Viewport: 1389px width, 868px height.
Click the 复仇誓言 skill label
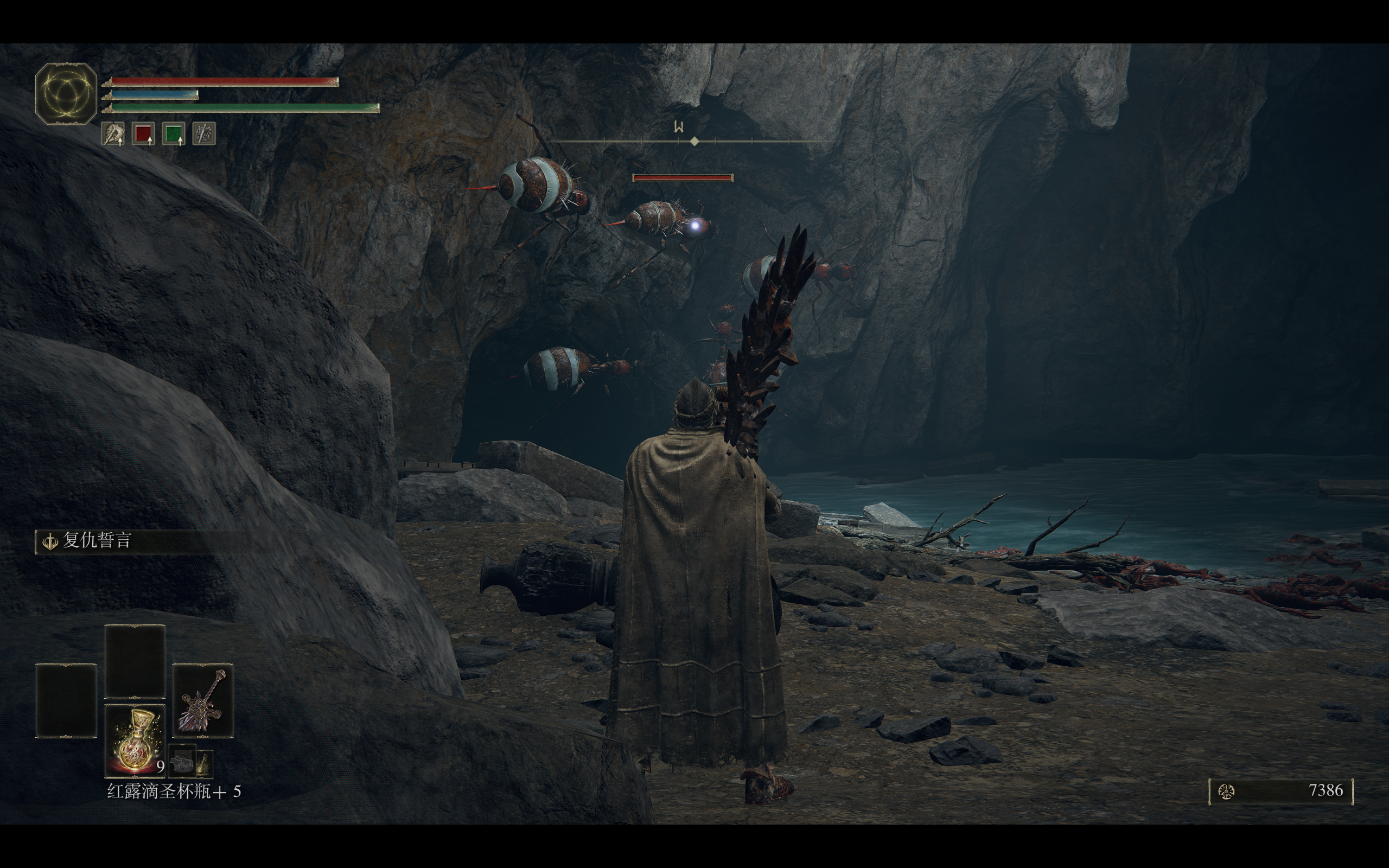pyautogui.click(x=97, y=540)
